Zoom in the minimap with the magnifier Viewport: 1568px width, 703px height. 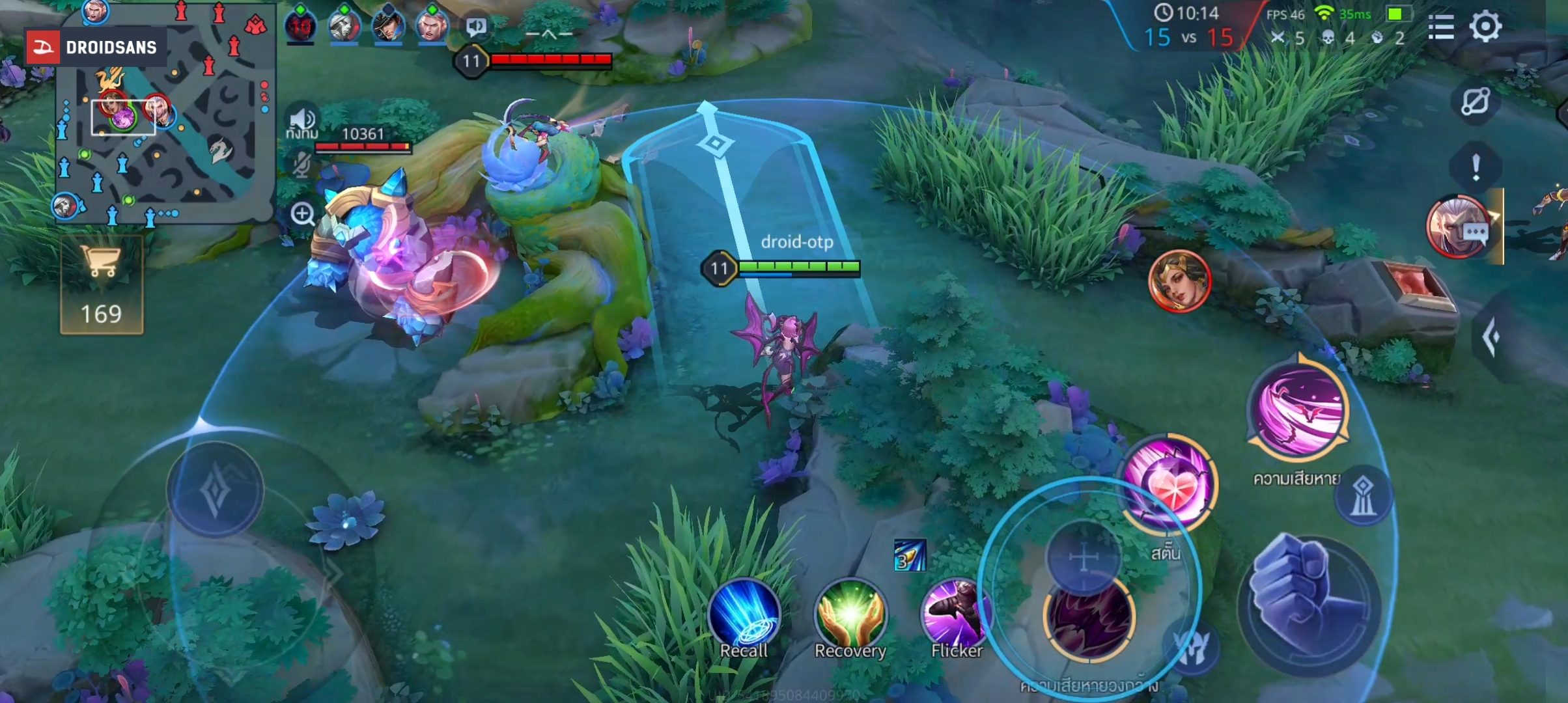[x=303, y=214]
